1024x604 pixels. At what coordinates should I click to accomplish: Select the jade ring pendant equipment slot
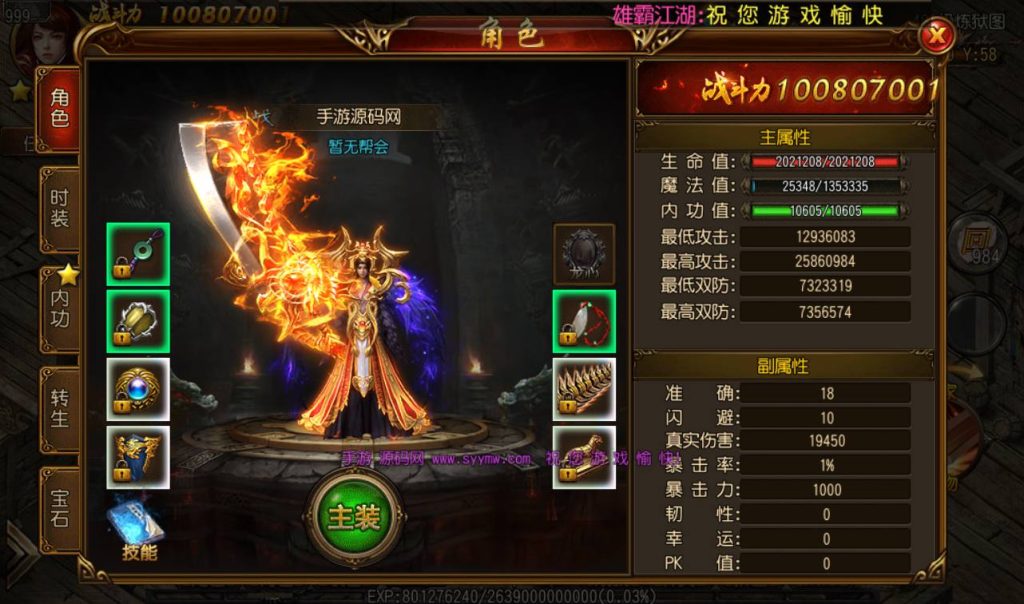pyautogui.click(x=138, y=254)
